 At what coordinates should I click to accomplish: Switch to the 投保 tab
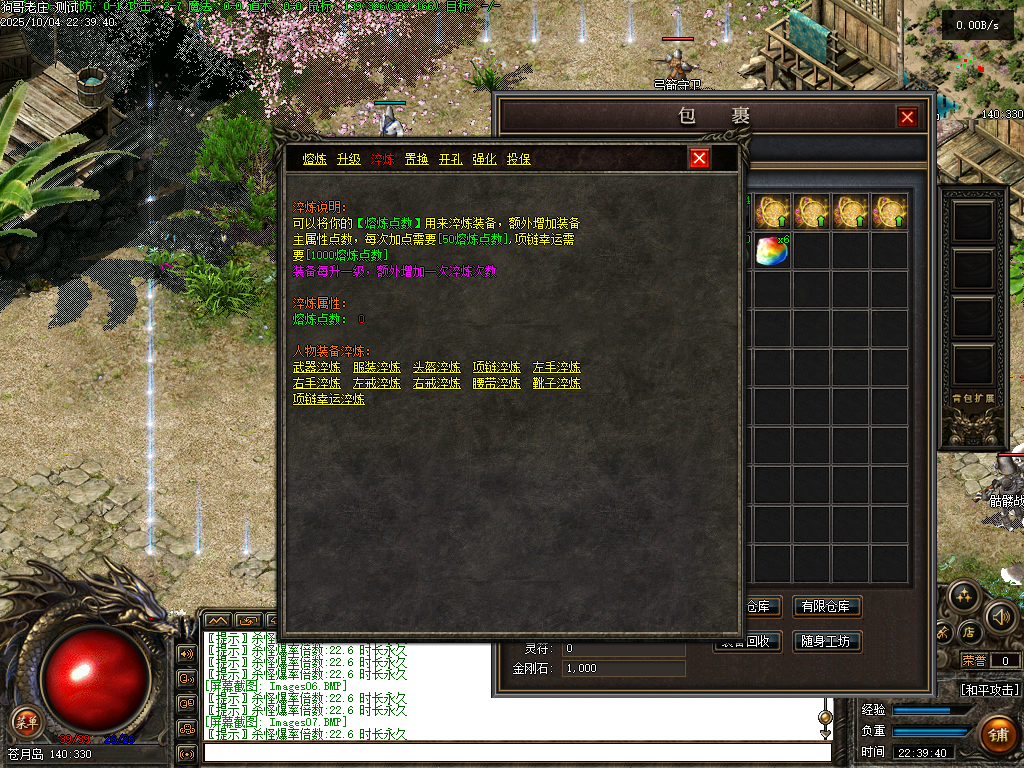[x=518, y=159]
